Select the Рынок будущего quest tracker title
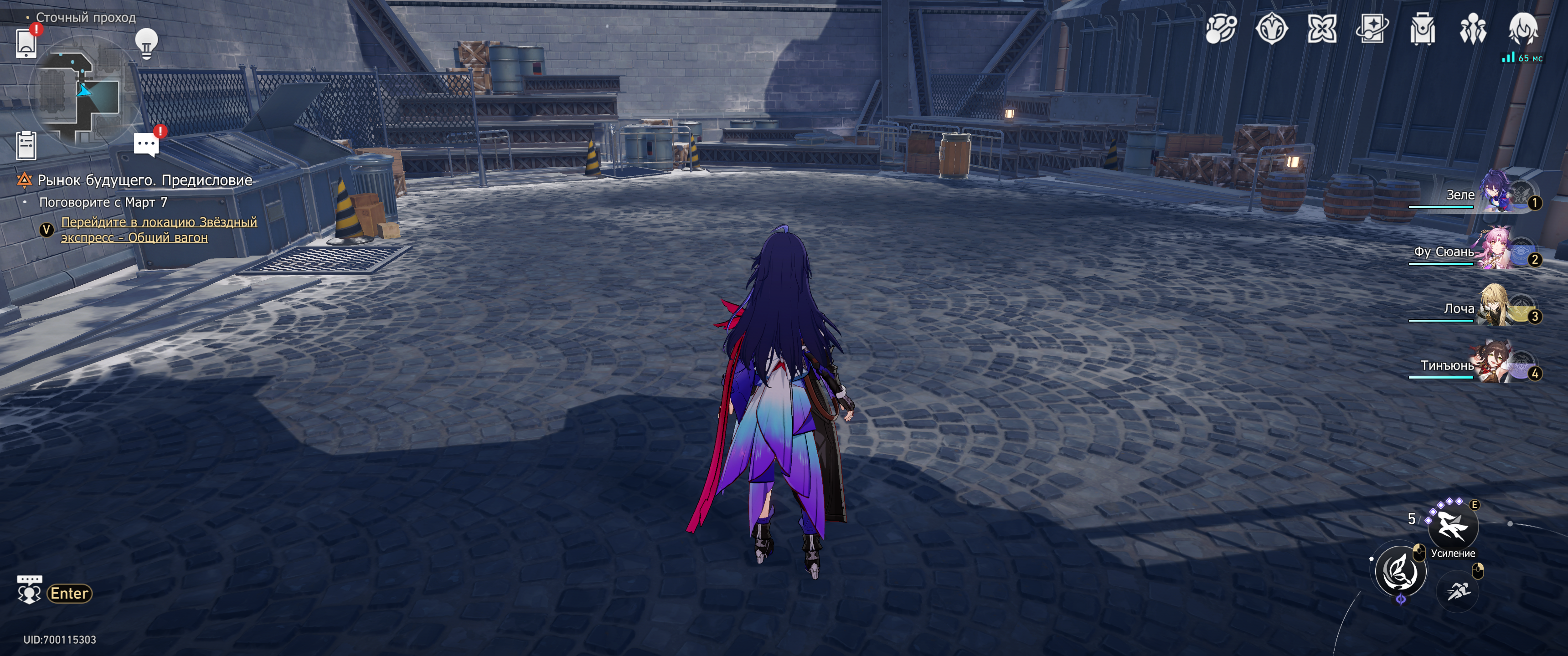 tap(145, 180)
